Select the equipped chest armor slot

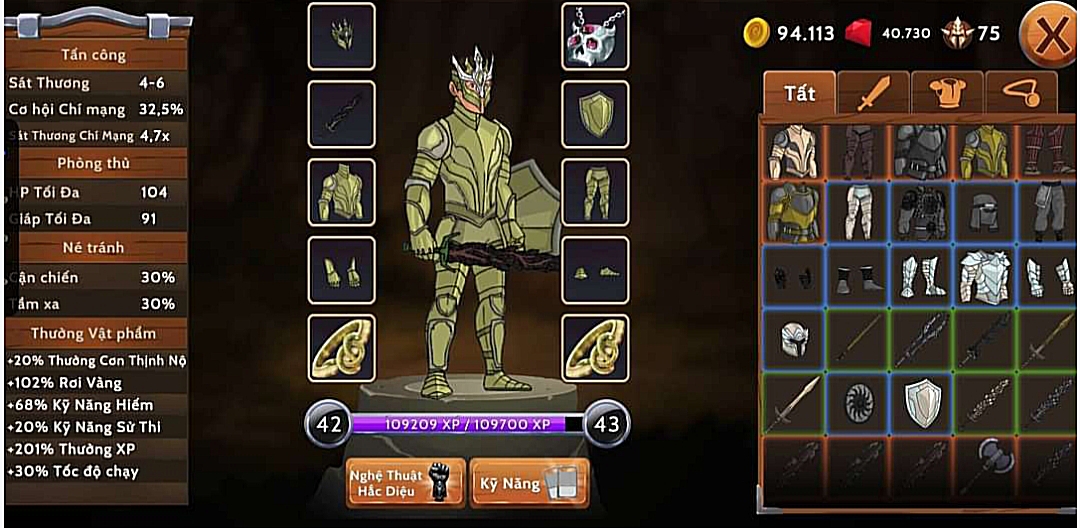[x=341, y=192]
